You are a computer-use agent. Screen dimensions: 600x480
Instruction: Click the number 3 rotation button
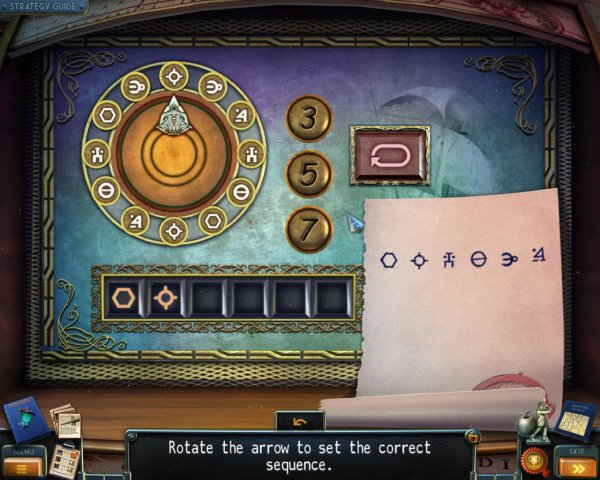[x=308, y=119]
